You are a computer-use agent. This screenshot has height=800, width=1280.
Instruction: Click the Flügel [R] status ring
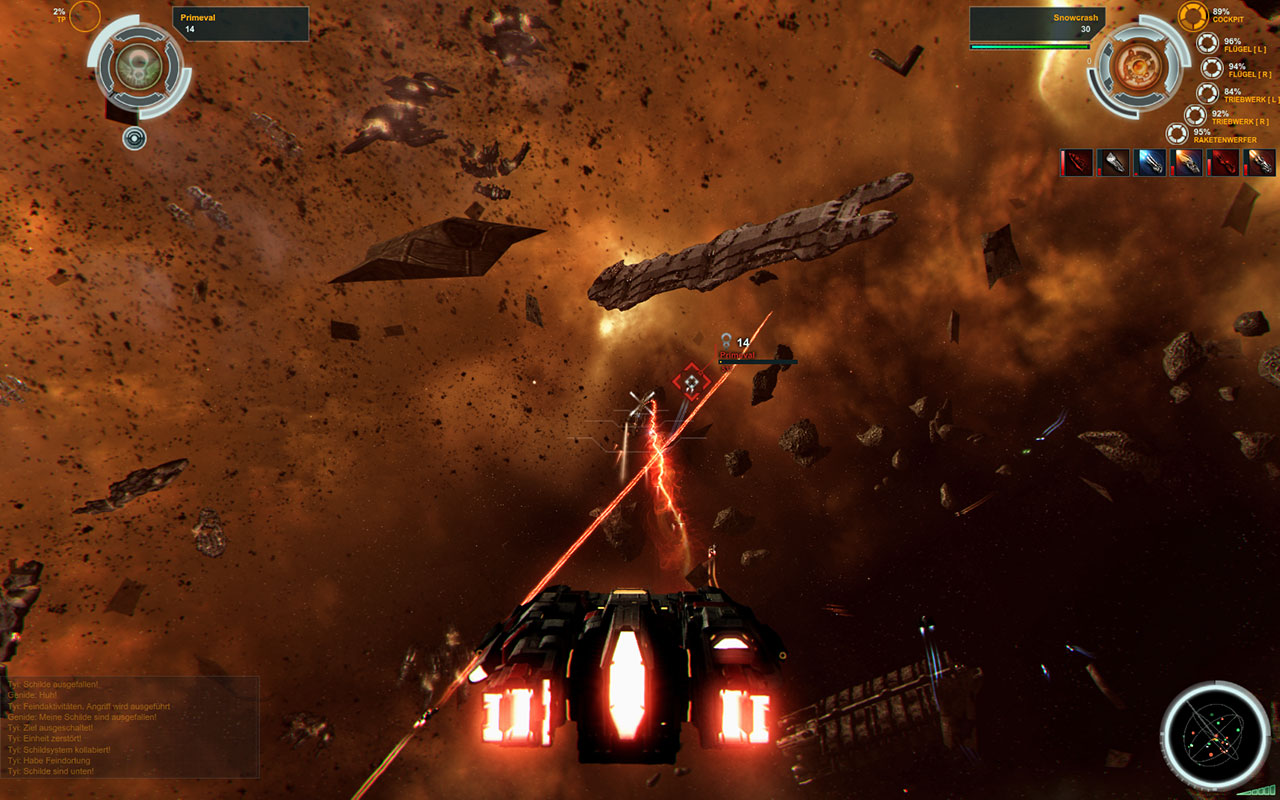pyautogui.click(x=1212, y=70)
